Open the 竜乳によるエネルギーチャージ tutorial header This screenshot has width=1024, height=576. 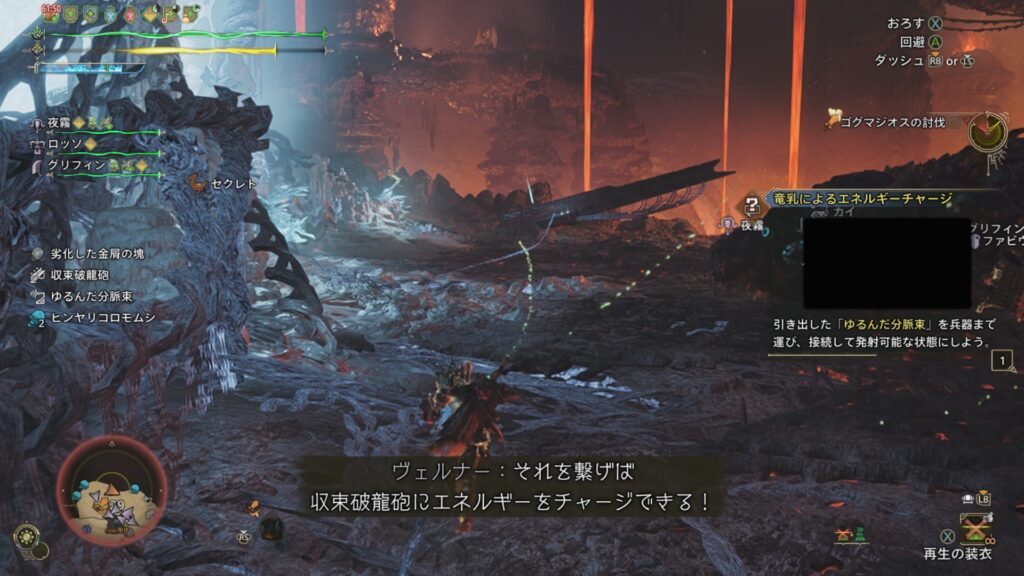(860, 199)
